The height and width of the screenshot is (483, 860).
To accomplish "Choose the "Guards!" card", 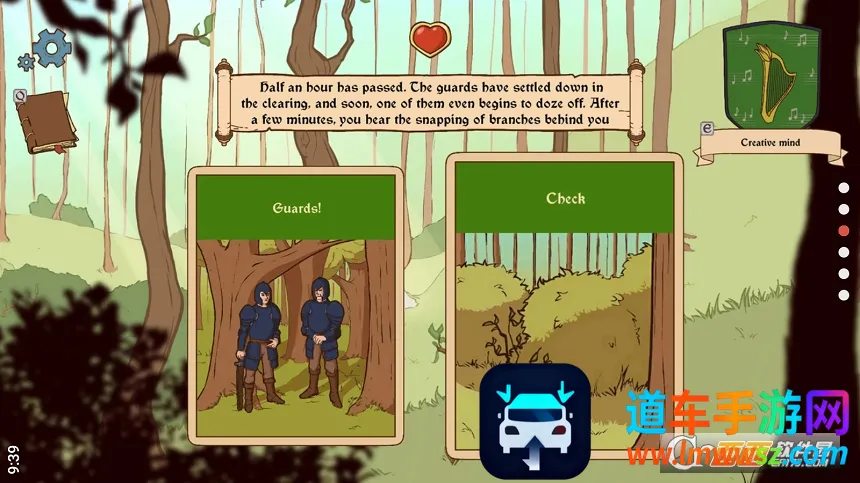I will [x=295, y=305].
